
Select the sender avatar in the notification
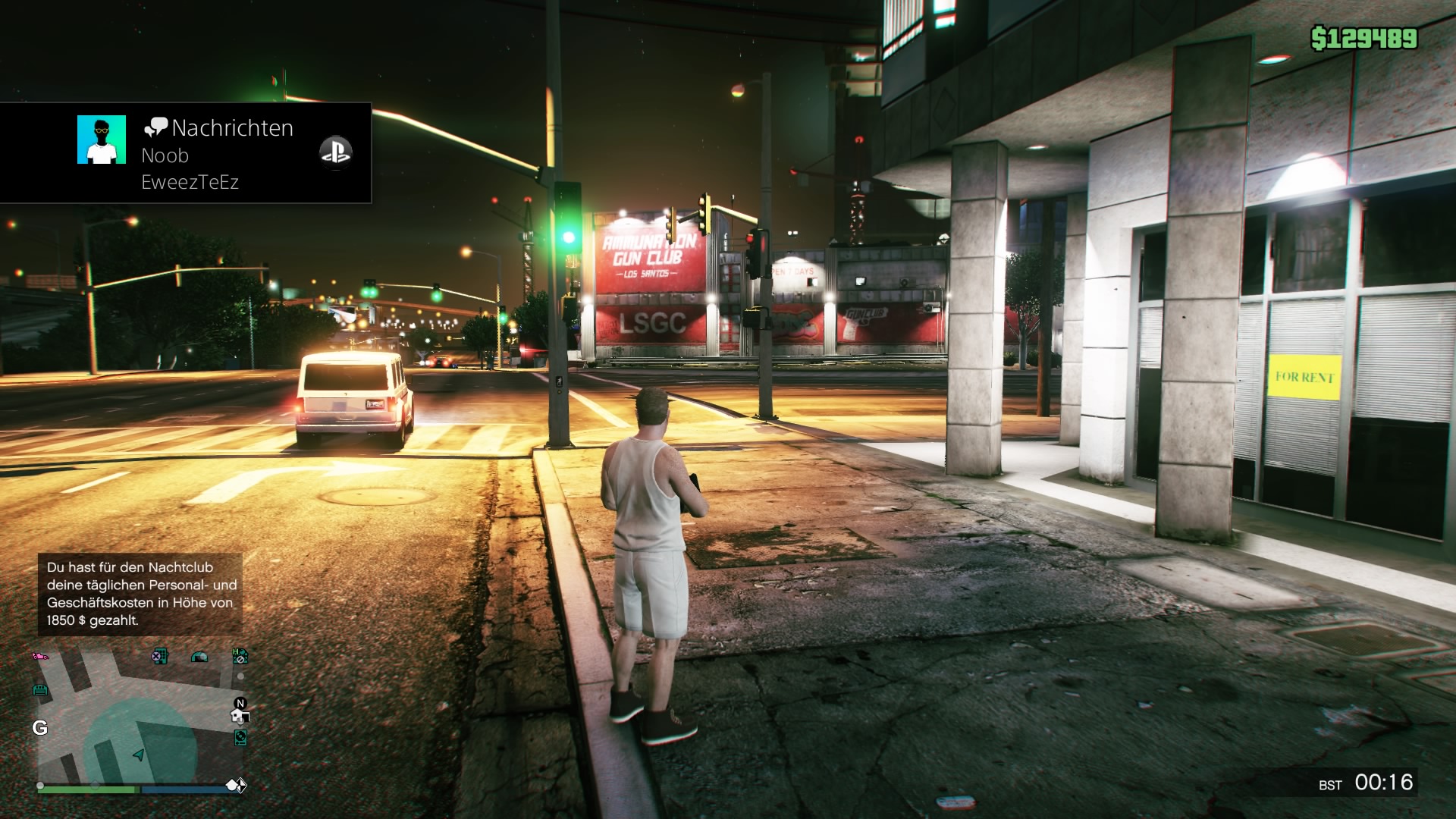coord(102,140)
